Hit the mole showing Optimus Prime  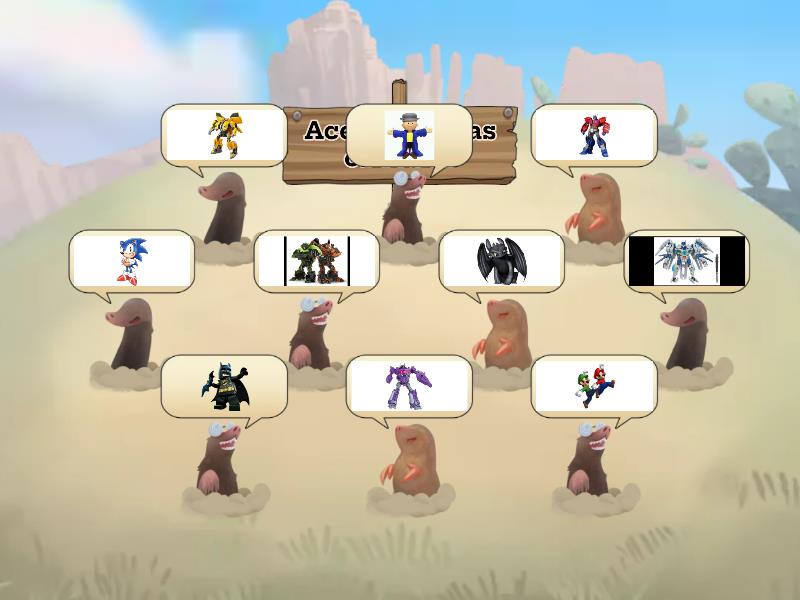[594, 135]
